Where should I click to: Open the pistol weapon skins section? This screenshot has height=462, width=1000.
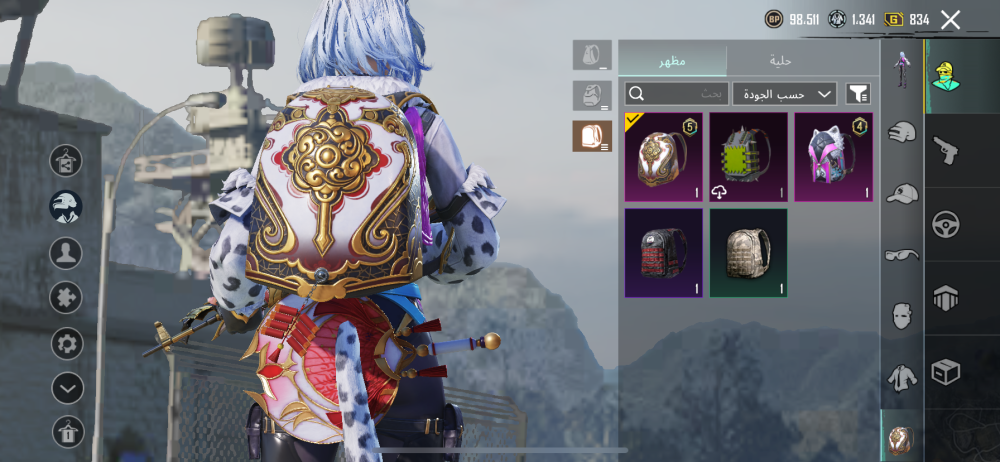pos(946,150)
